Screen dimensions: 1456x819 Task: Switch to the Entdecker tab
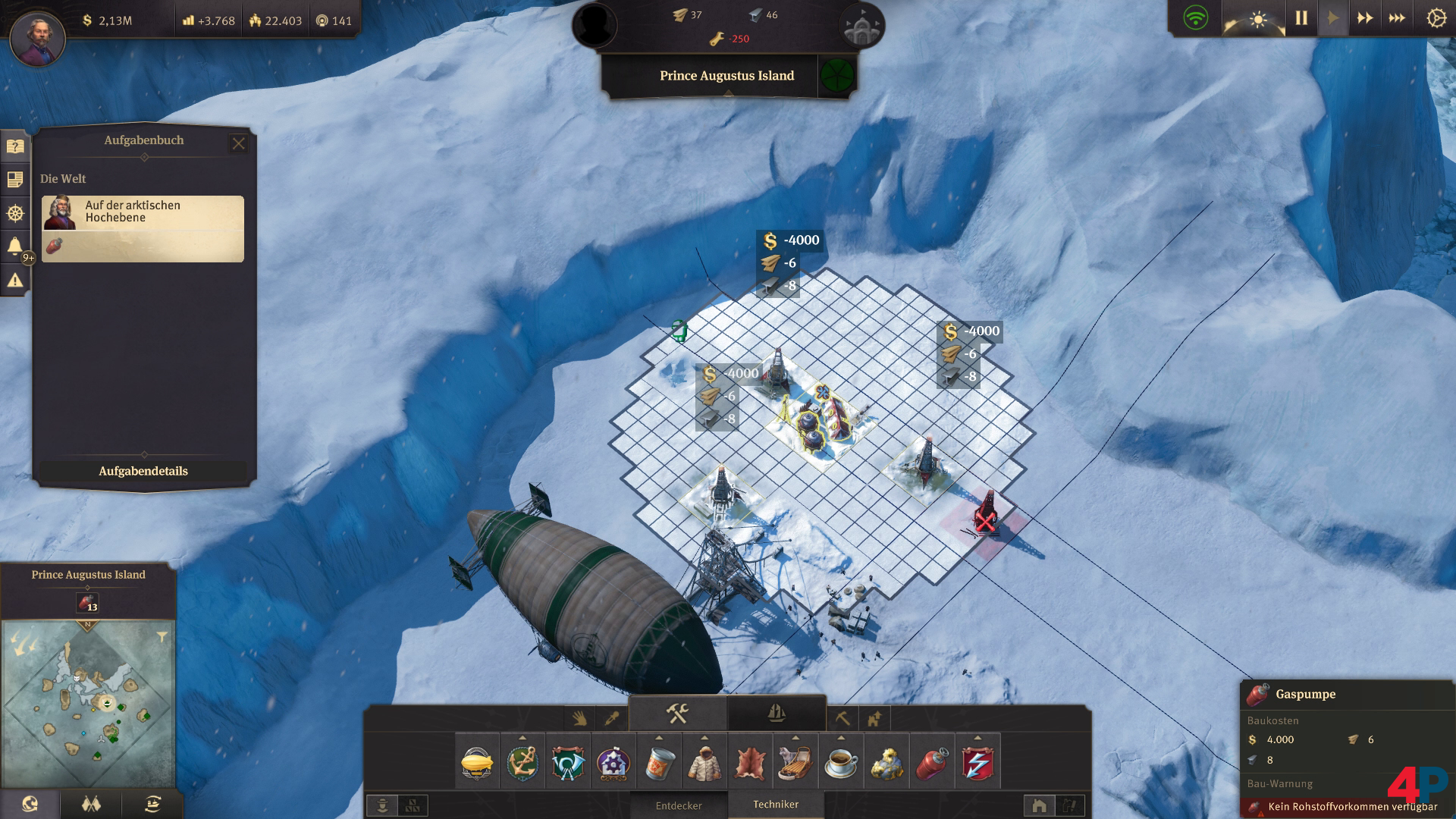pyautogui.click(x=679, y=805)
